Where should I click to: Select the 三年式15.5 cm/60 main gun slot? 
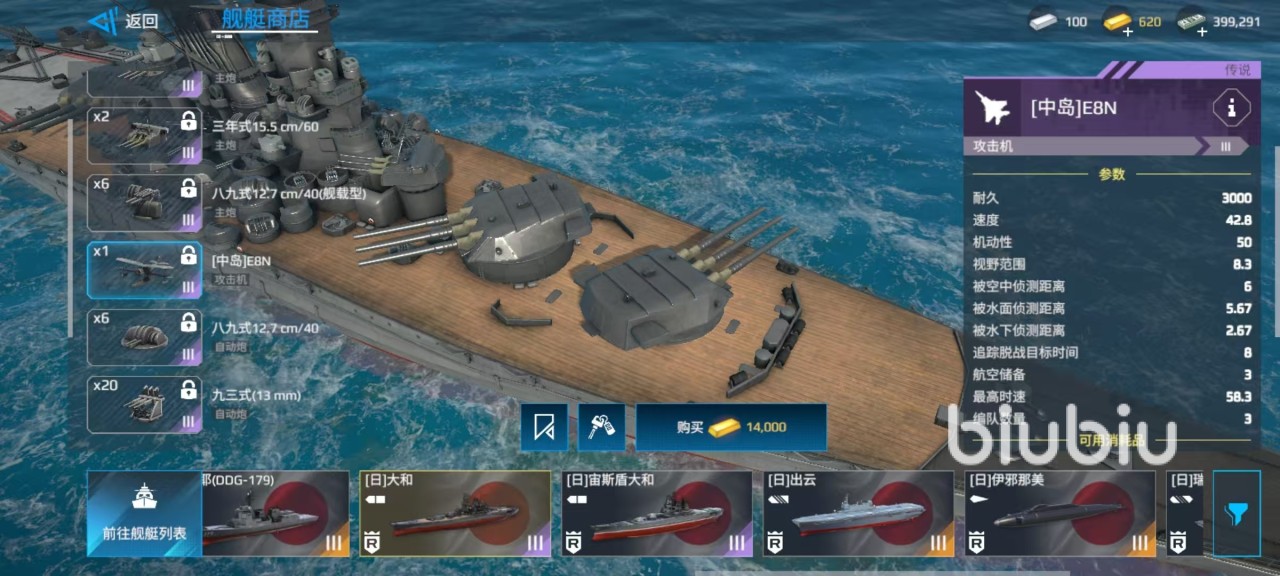(144, 136)
